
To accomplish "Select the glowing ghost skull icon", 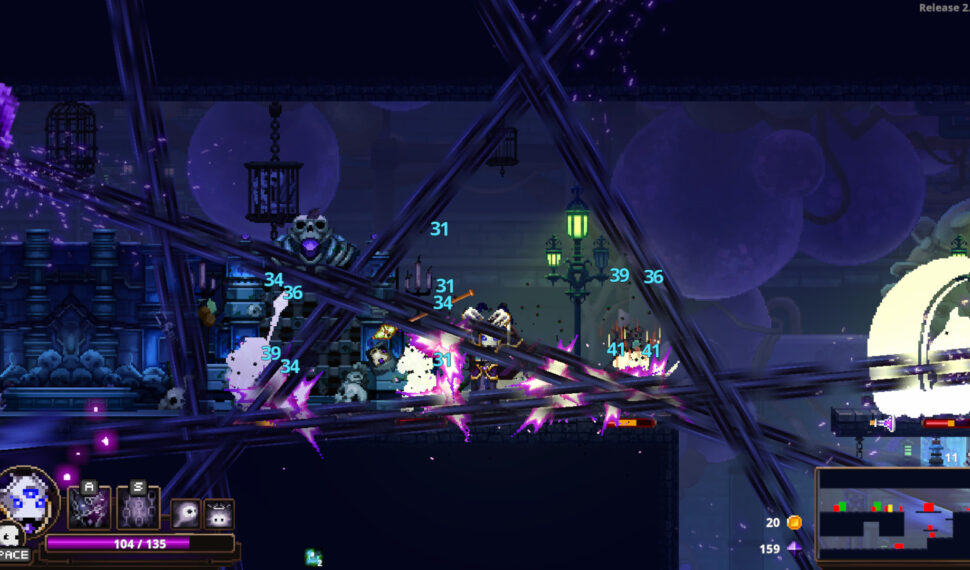I will point(185,513).
